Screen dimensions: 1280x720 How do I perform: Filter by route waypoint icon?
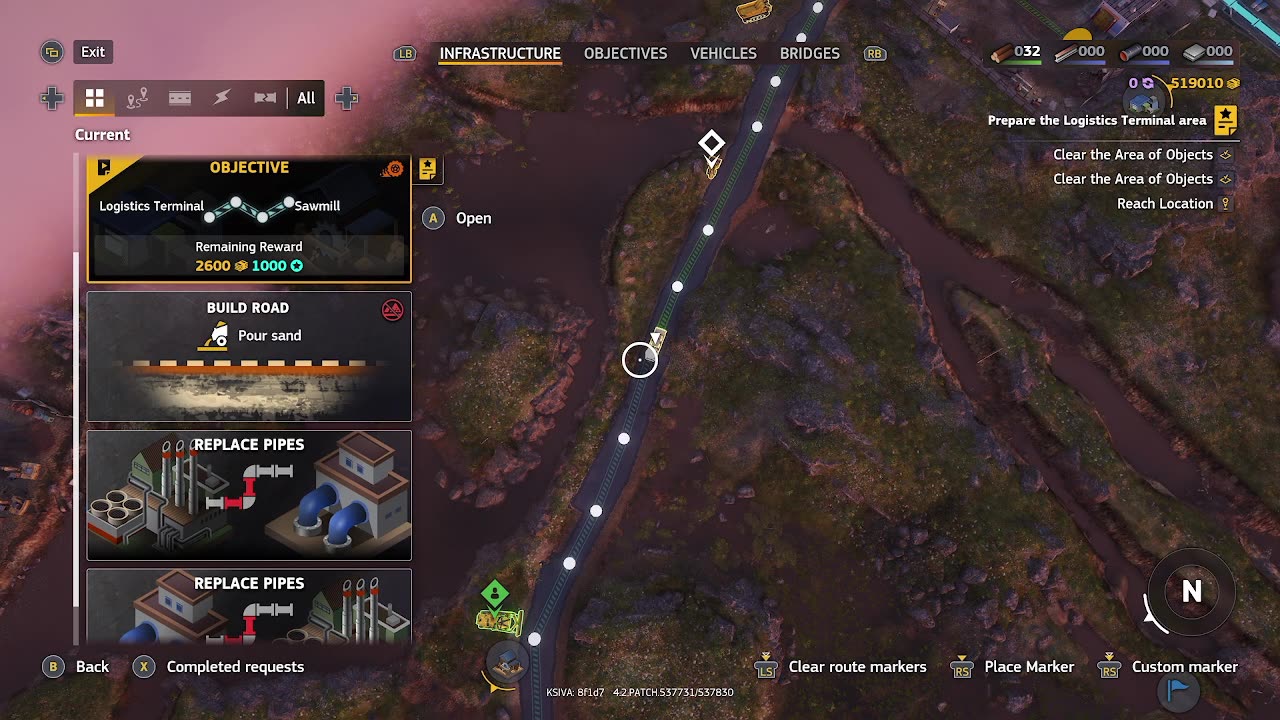tap(138, 98)
